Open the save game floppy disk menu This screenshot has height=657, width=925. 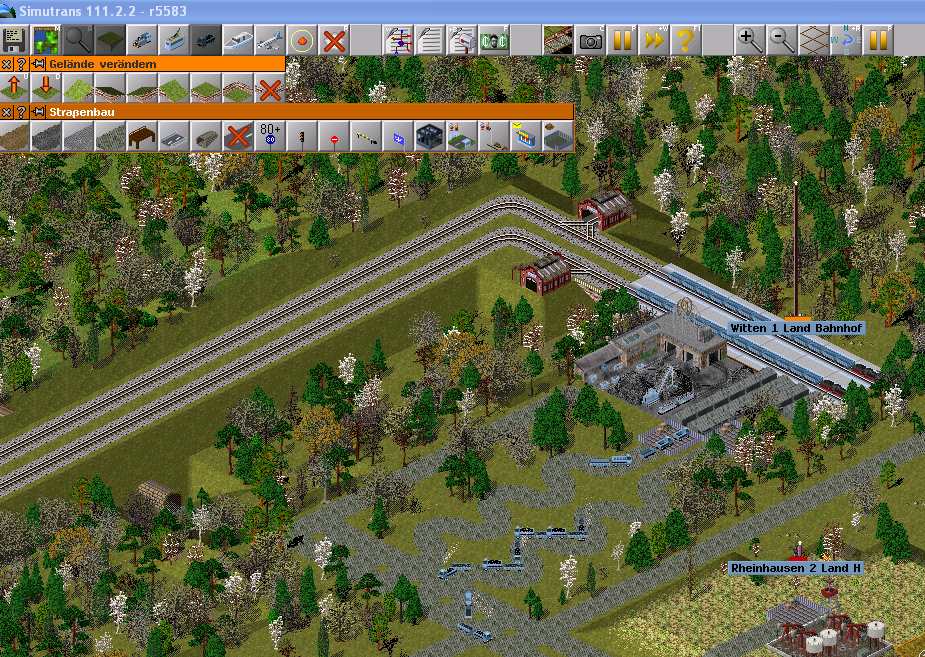(14, 40)
